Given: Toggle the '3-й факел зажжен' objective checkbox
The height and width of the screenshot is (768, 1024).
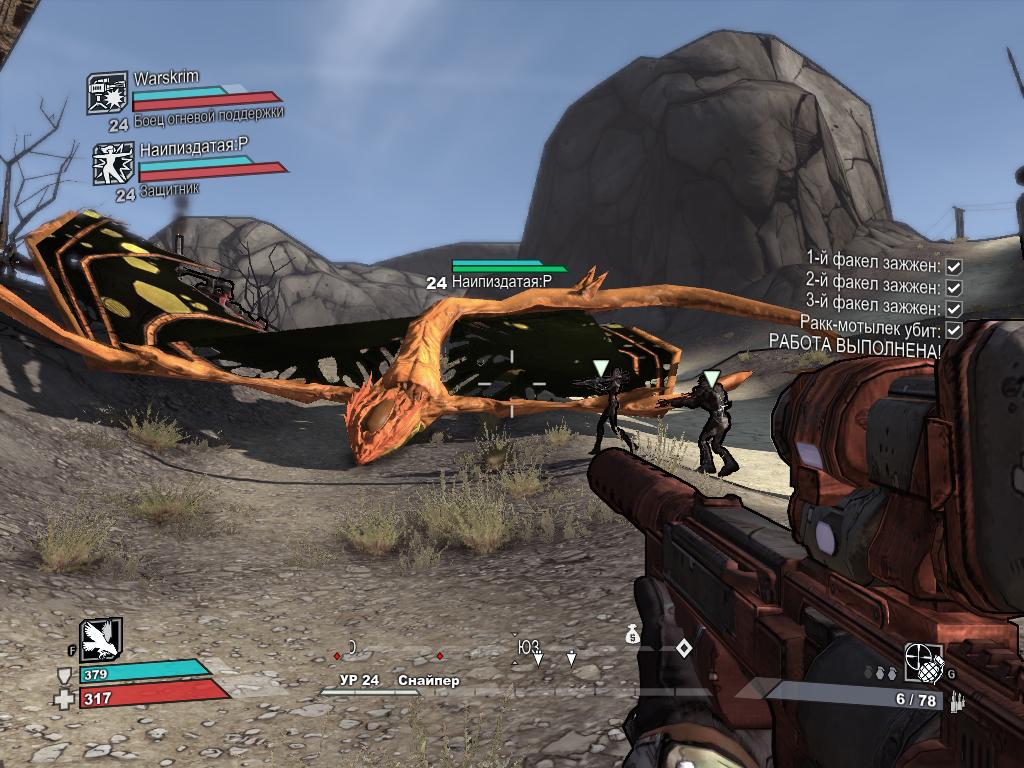Looking at the screenshot, I should point(954,309).
